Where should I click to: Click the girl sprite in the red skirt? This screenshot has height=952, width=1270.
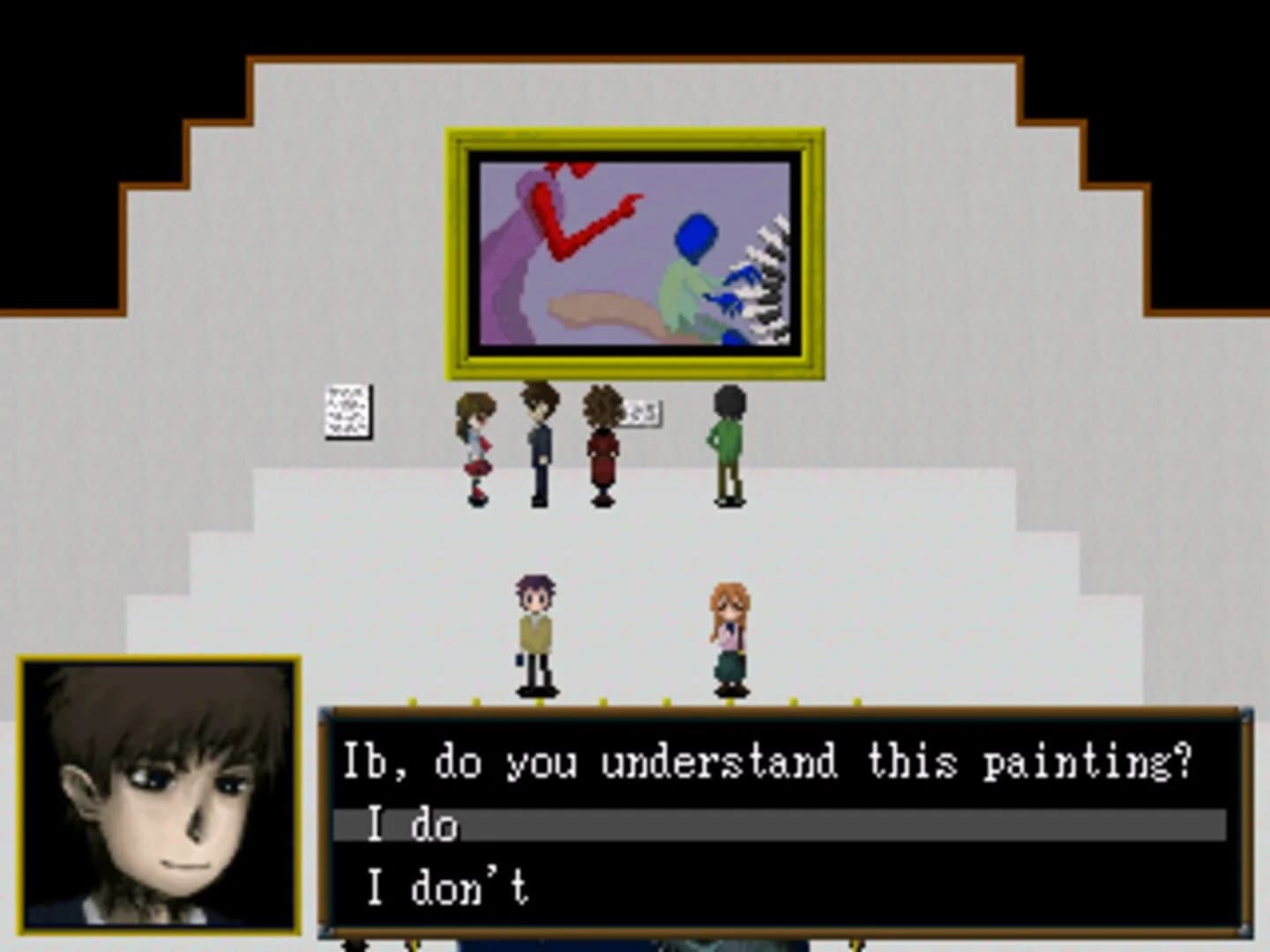click(x=474, y=450)
